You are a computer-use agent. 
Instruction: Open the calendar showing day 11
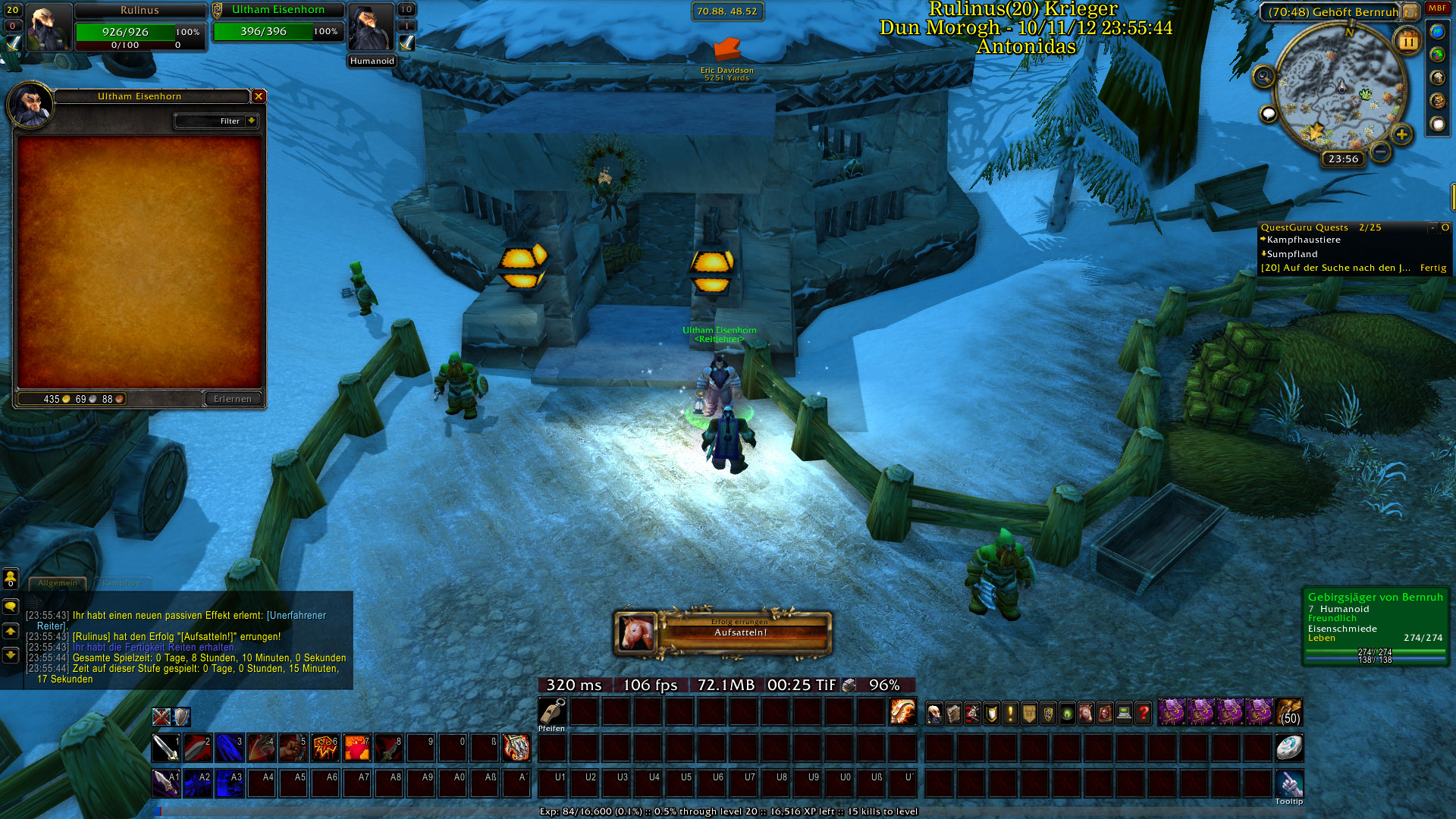pos(1407,41)
